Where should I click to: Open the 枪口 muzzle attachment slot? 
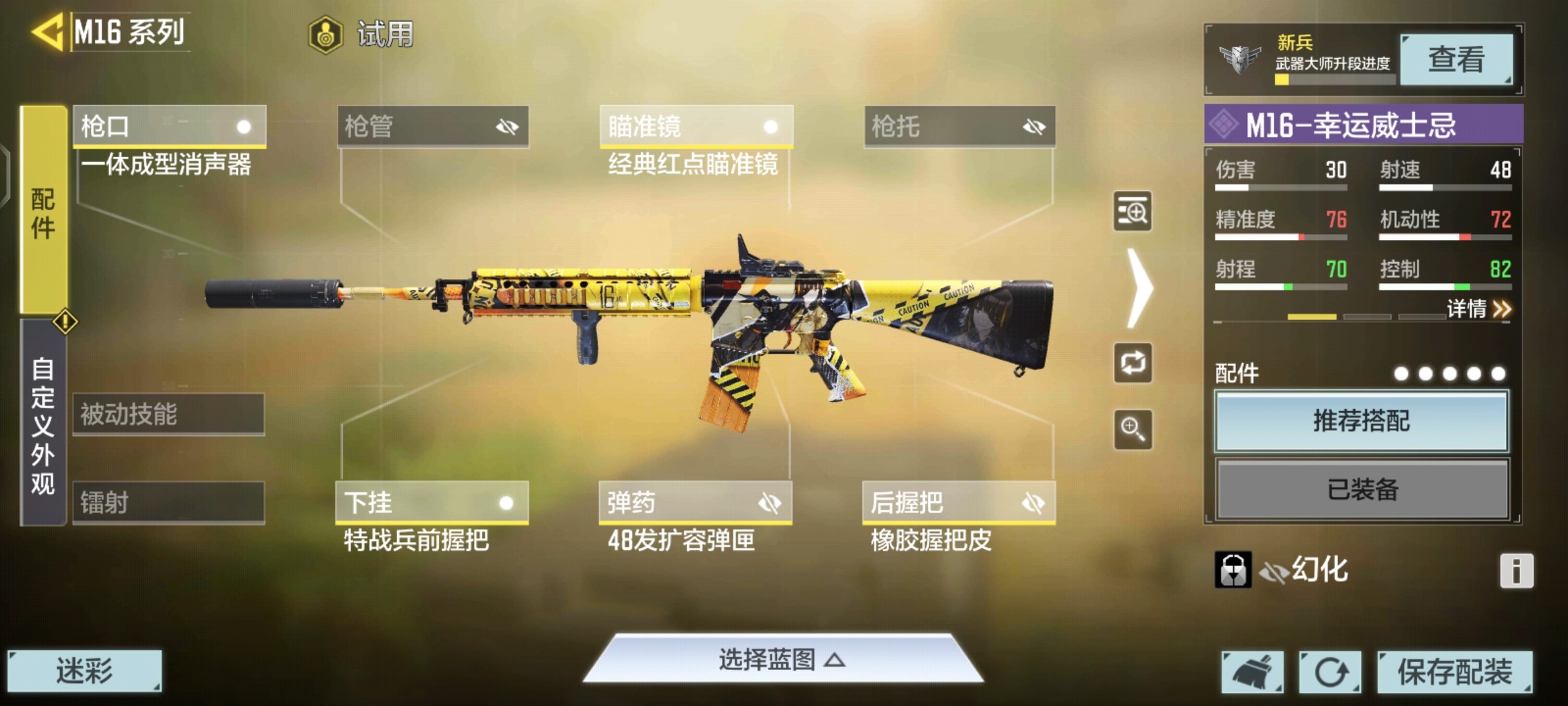(x=169, y=126)
